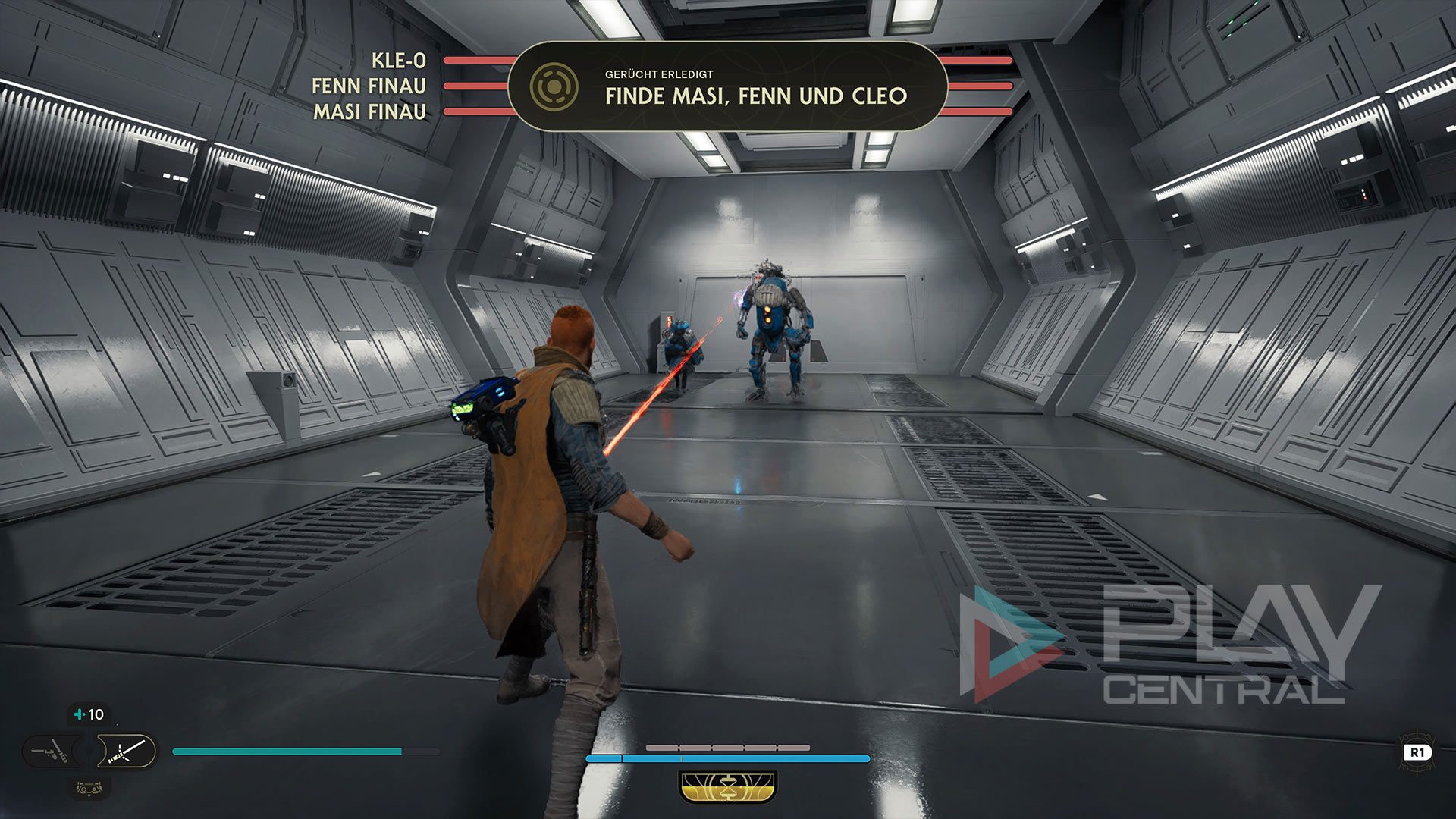Use the teal stim canister icon
This screenshot has height=819, width=1456.
79,714
